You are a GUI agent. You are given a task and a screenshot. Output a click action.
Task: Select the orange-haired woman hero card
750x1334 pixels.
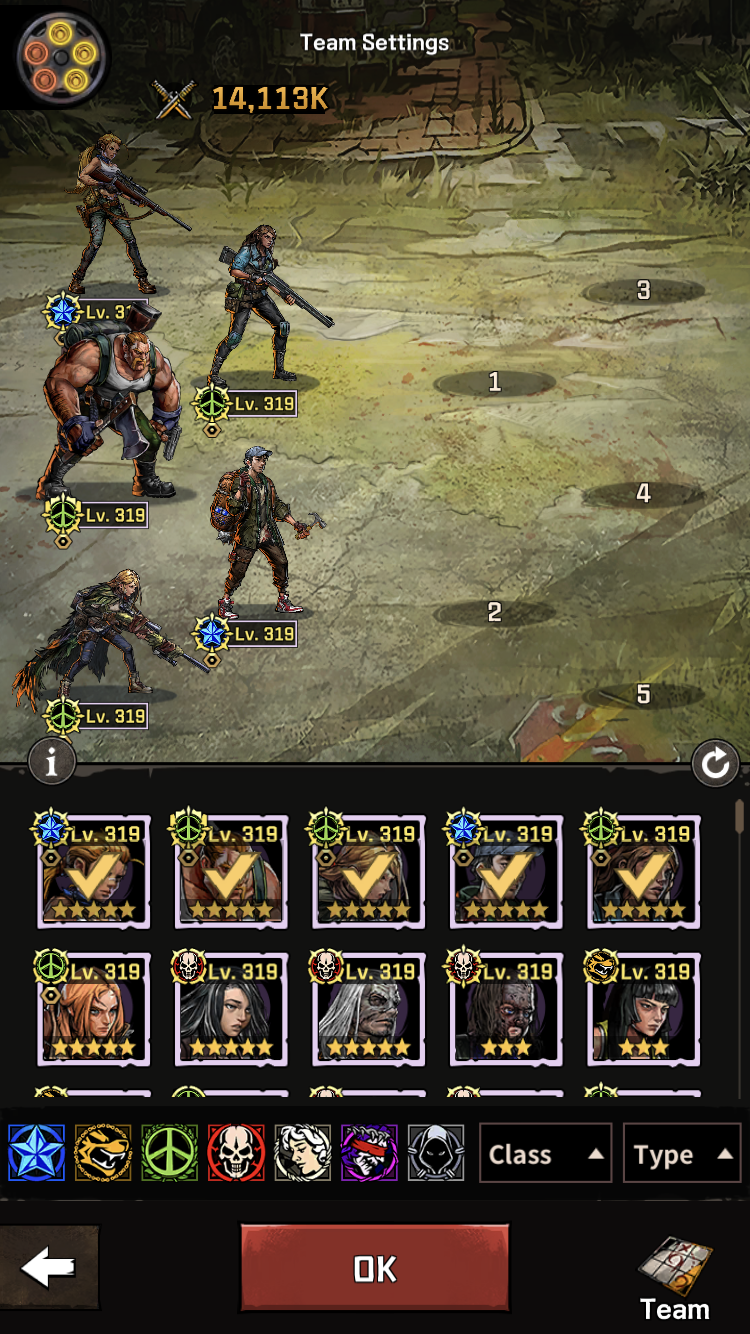coord(93,1008)
